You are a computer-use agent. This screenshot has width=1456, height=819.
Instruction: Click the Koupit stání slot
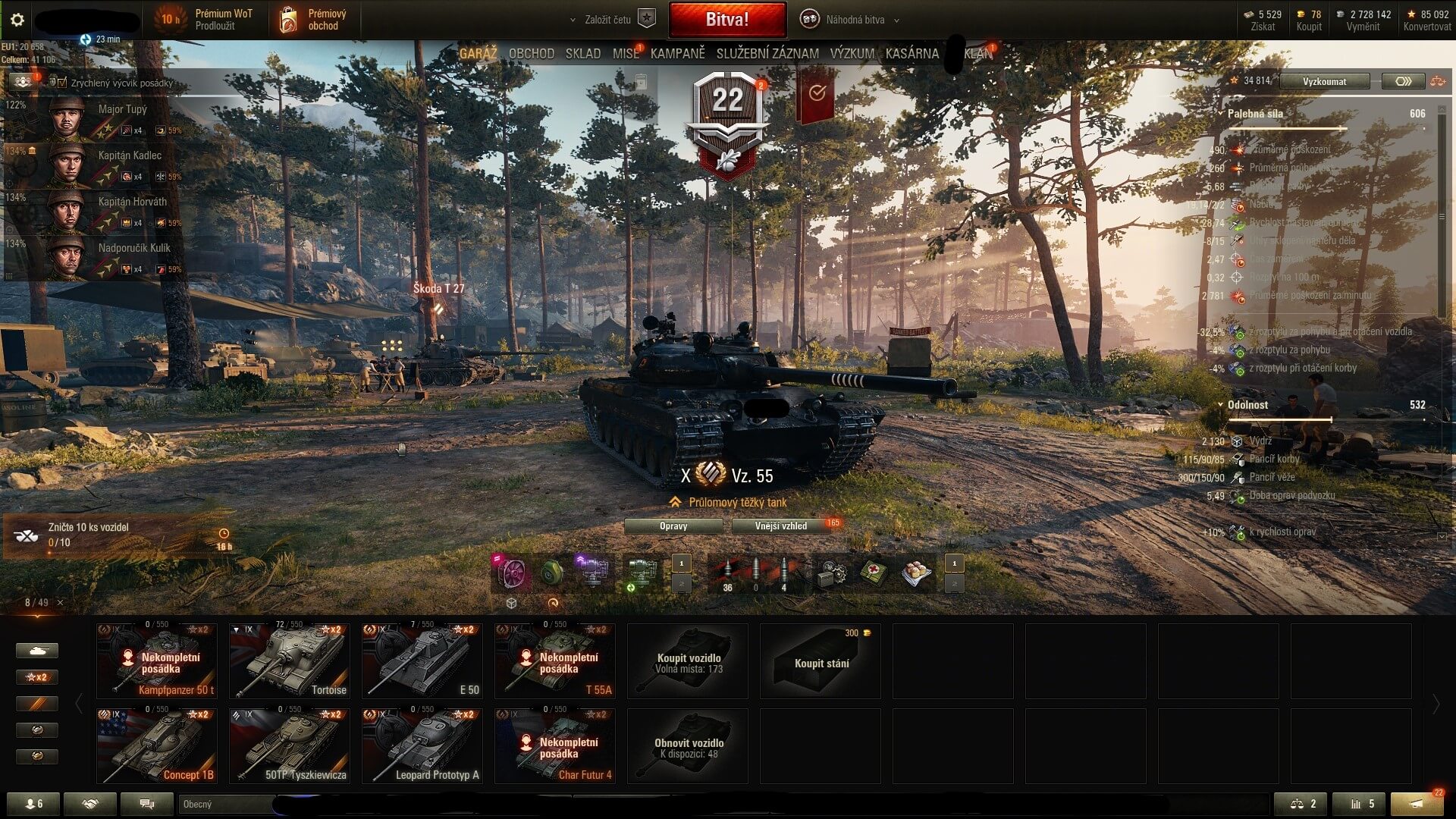pos(821,661)
